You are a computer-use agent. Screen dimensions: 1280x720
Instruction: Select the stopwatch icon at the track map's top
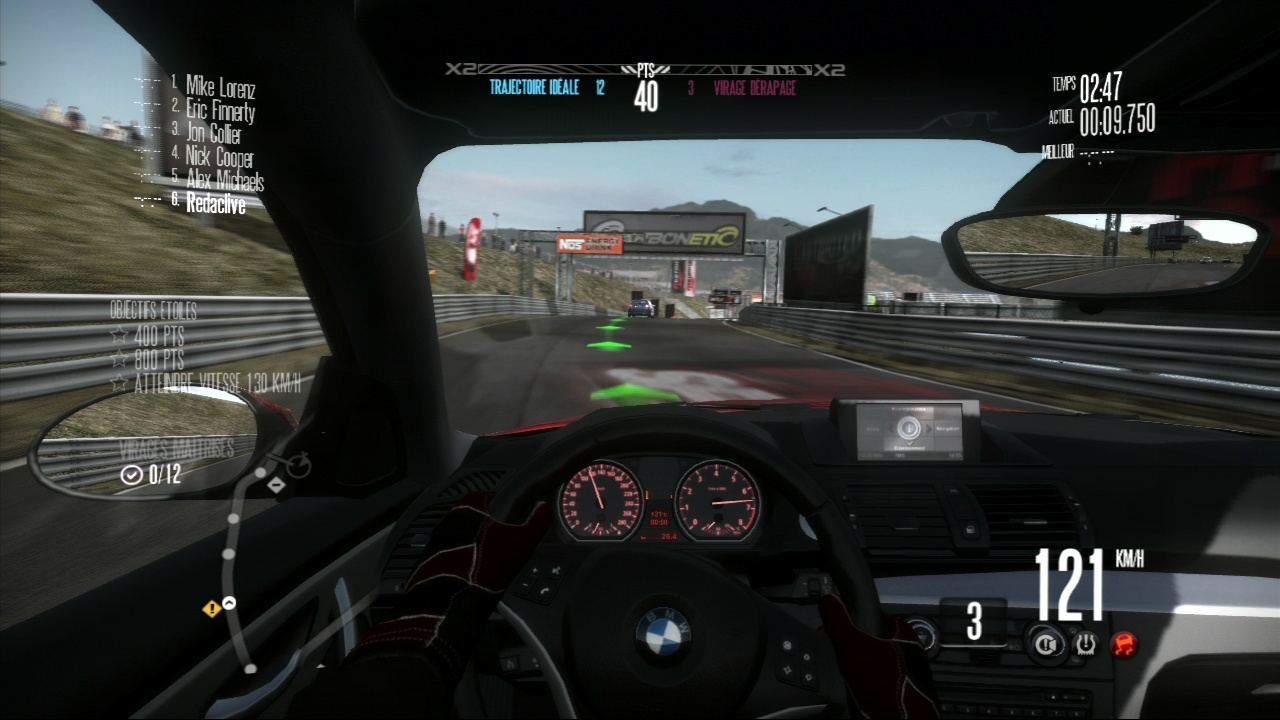pos(299,465)
